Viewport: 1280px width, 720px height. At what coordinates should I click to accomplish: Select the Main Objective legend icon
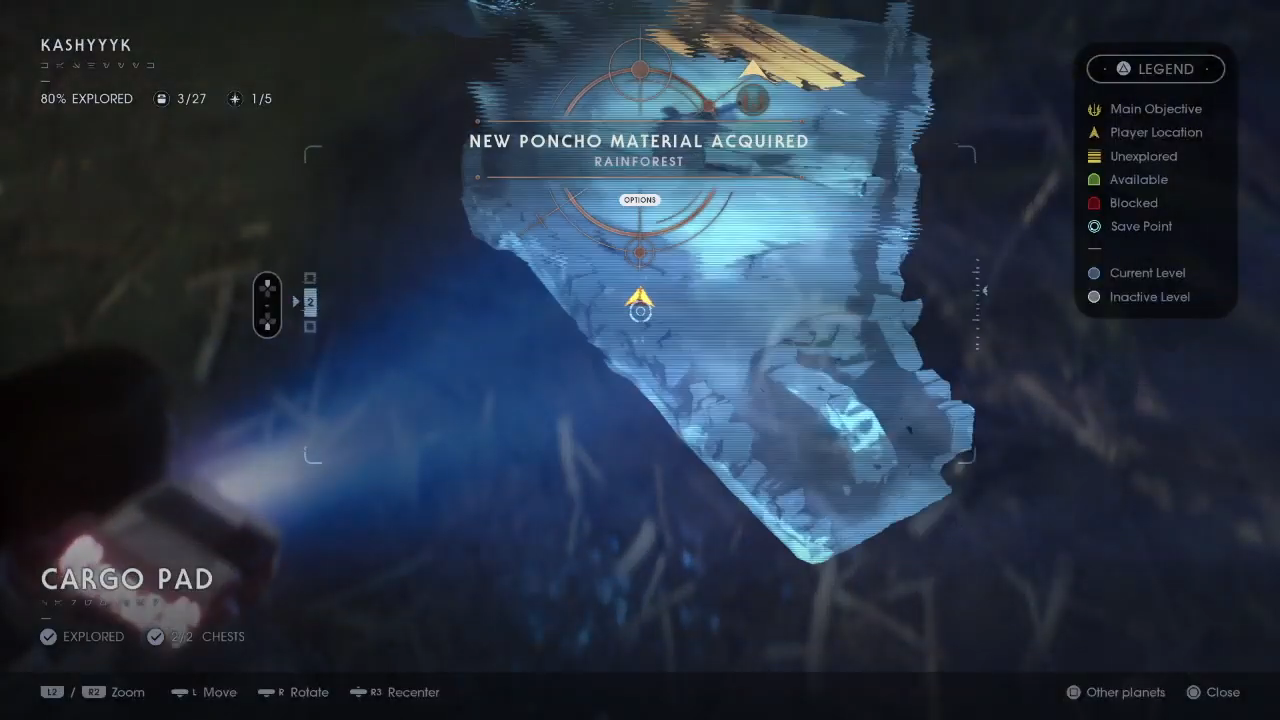point(1094,109)
